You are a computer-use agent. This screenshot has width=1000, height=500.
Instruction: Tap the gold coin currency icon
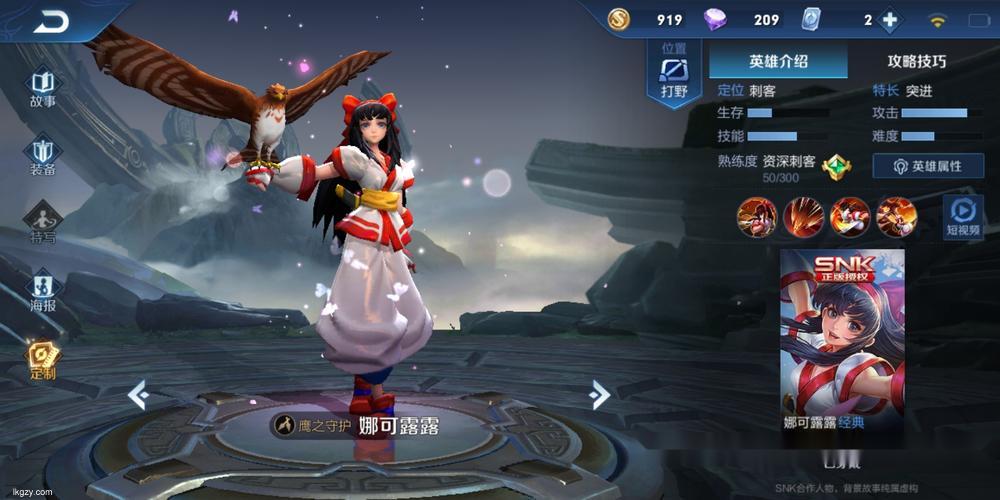pos(619,20)
